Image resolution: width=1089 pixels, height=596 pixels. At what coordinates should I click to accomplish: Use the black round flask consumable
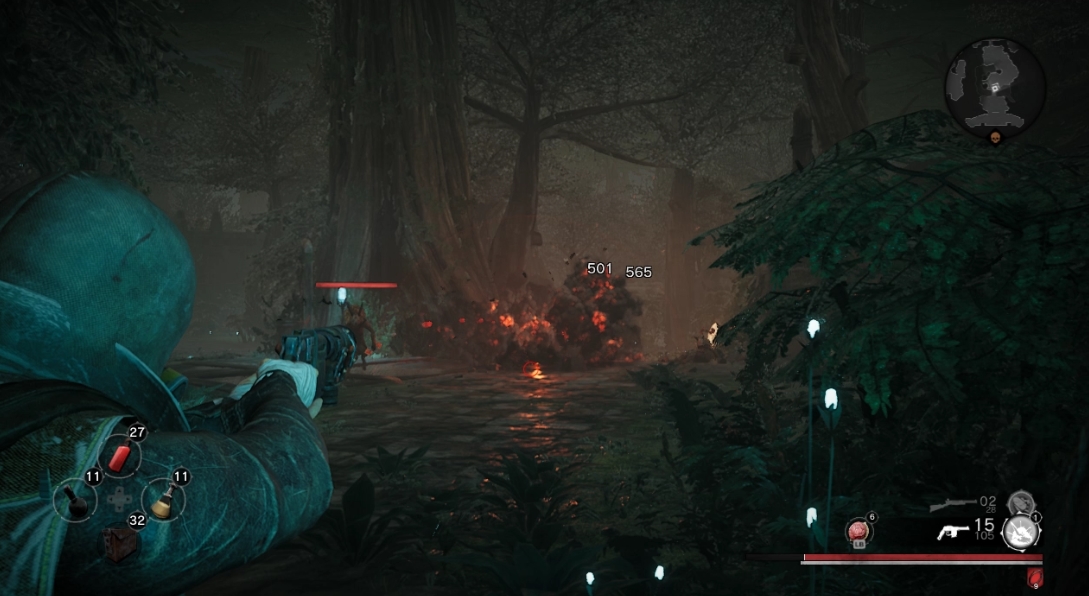[x=76, y=499]
